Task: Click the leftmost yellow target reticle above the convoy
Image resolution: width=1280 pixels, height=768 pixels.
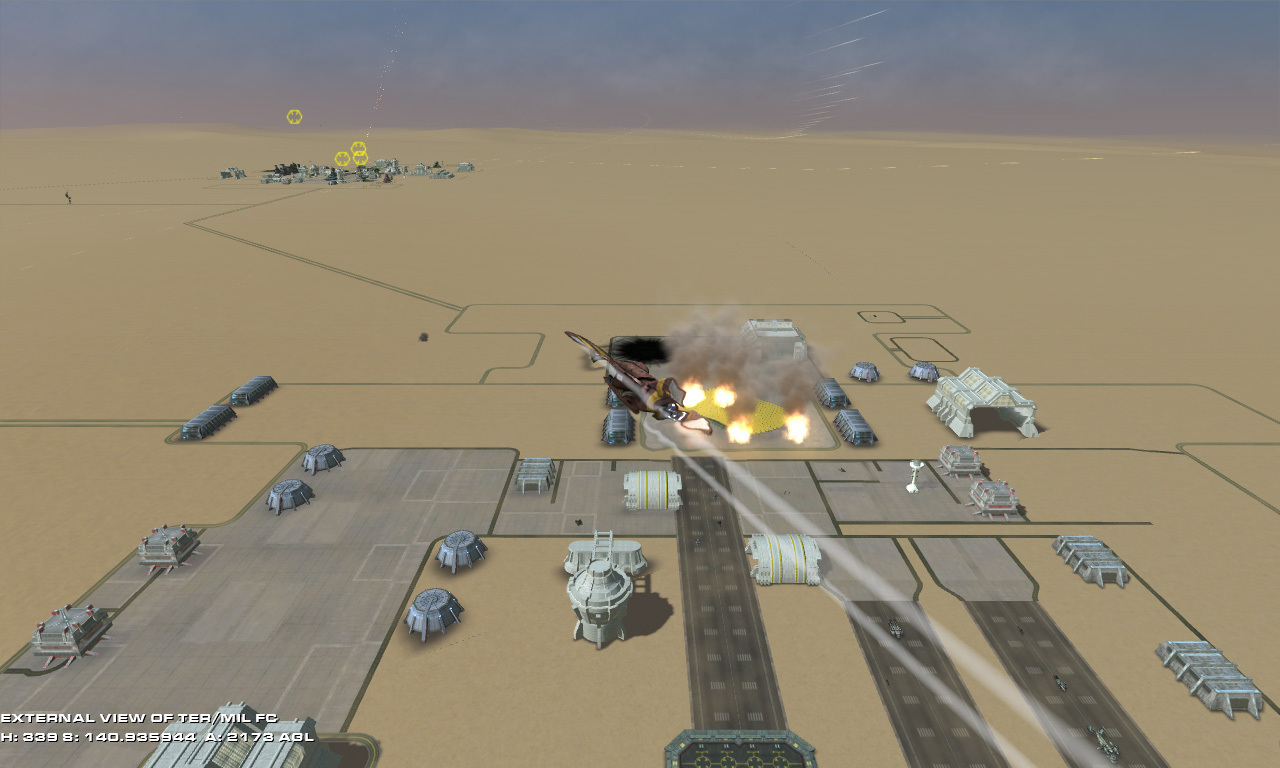Action: tap(343, 158)
